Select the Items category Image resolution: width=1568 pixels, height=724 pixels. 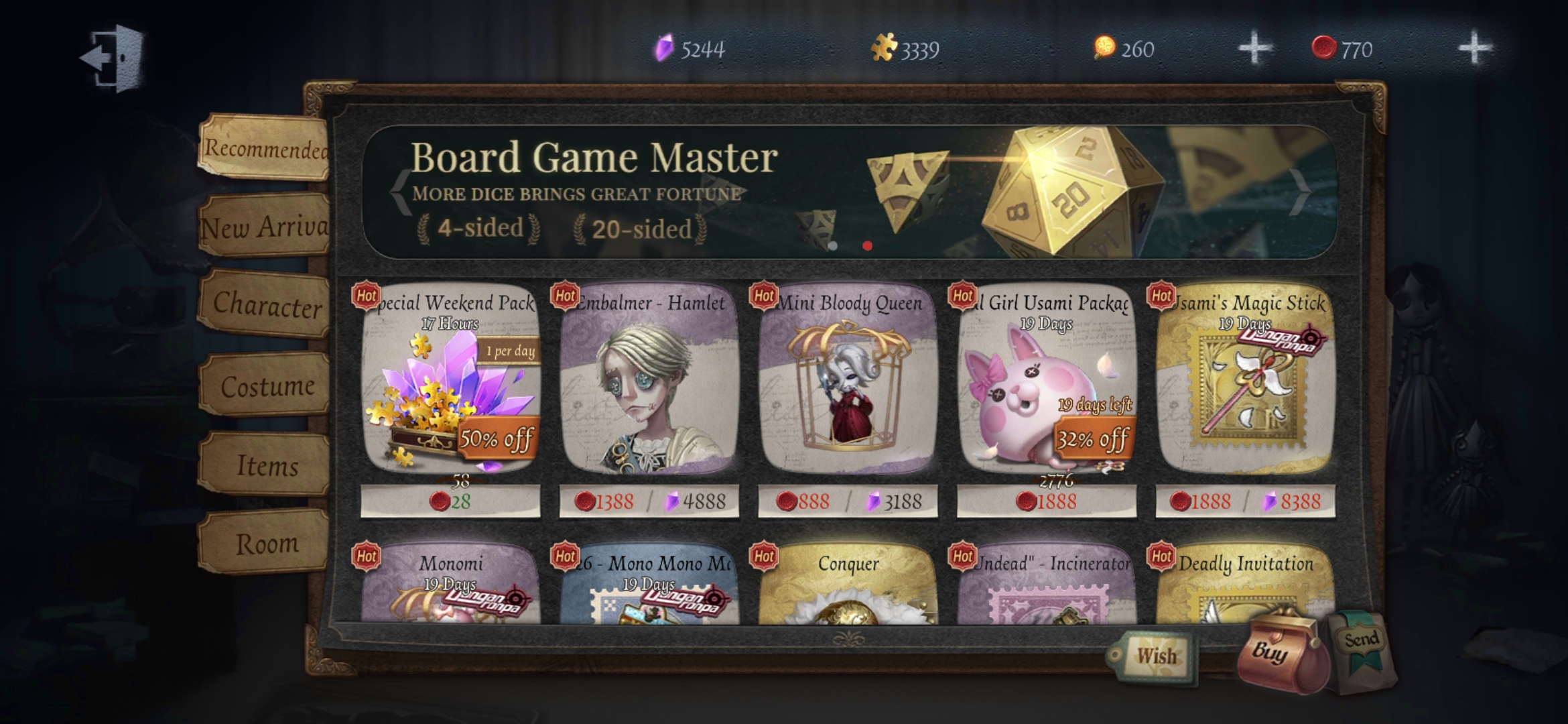click(267, 465)
